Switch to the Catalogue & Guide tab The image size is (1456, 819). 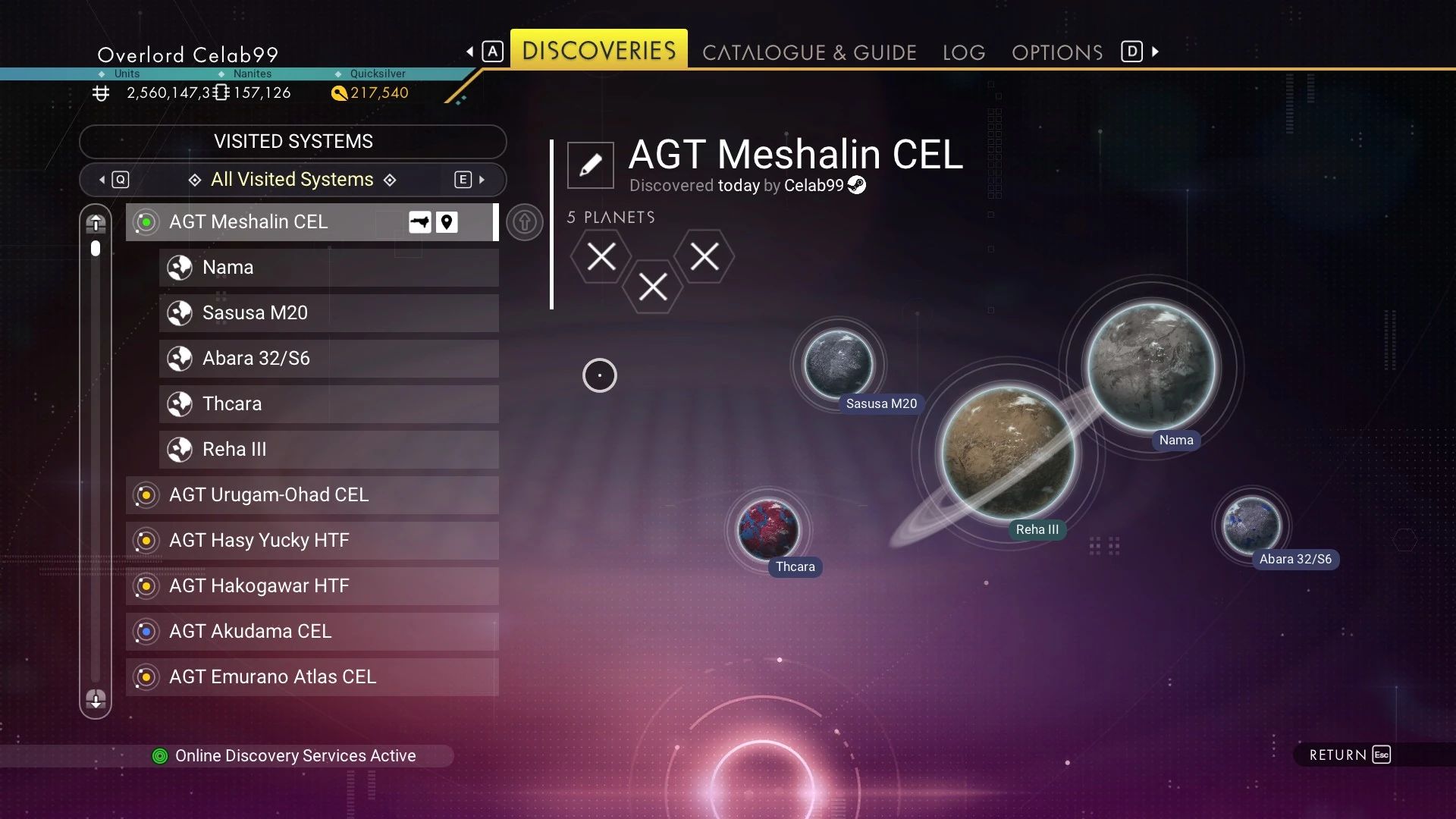tap(809, 52)
